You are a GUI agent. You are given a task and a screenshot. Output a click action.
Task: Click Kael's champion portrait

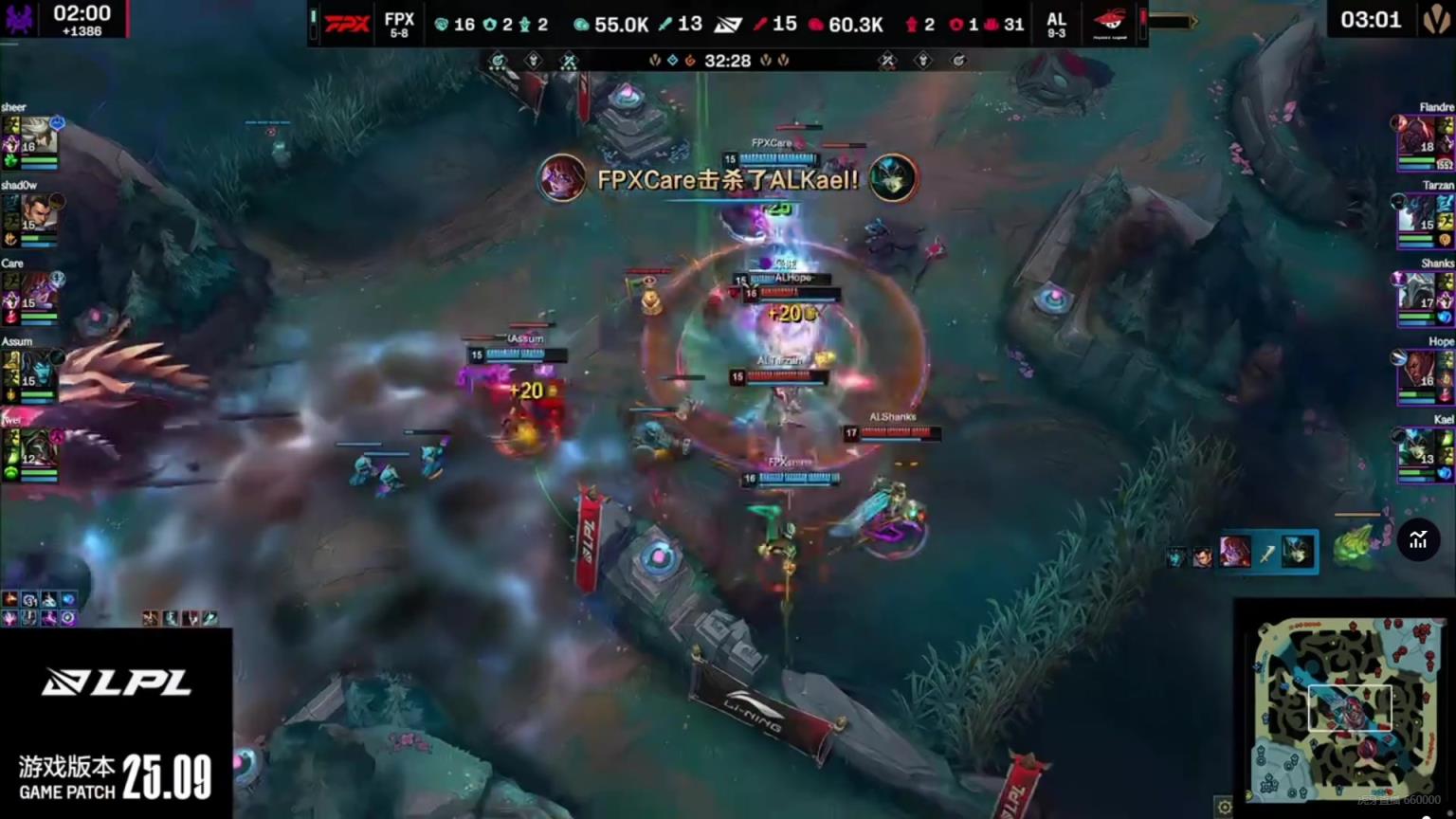[1417, 448]
